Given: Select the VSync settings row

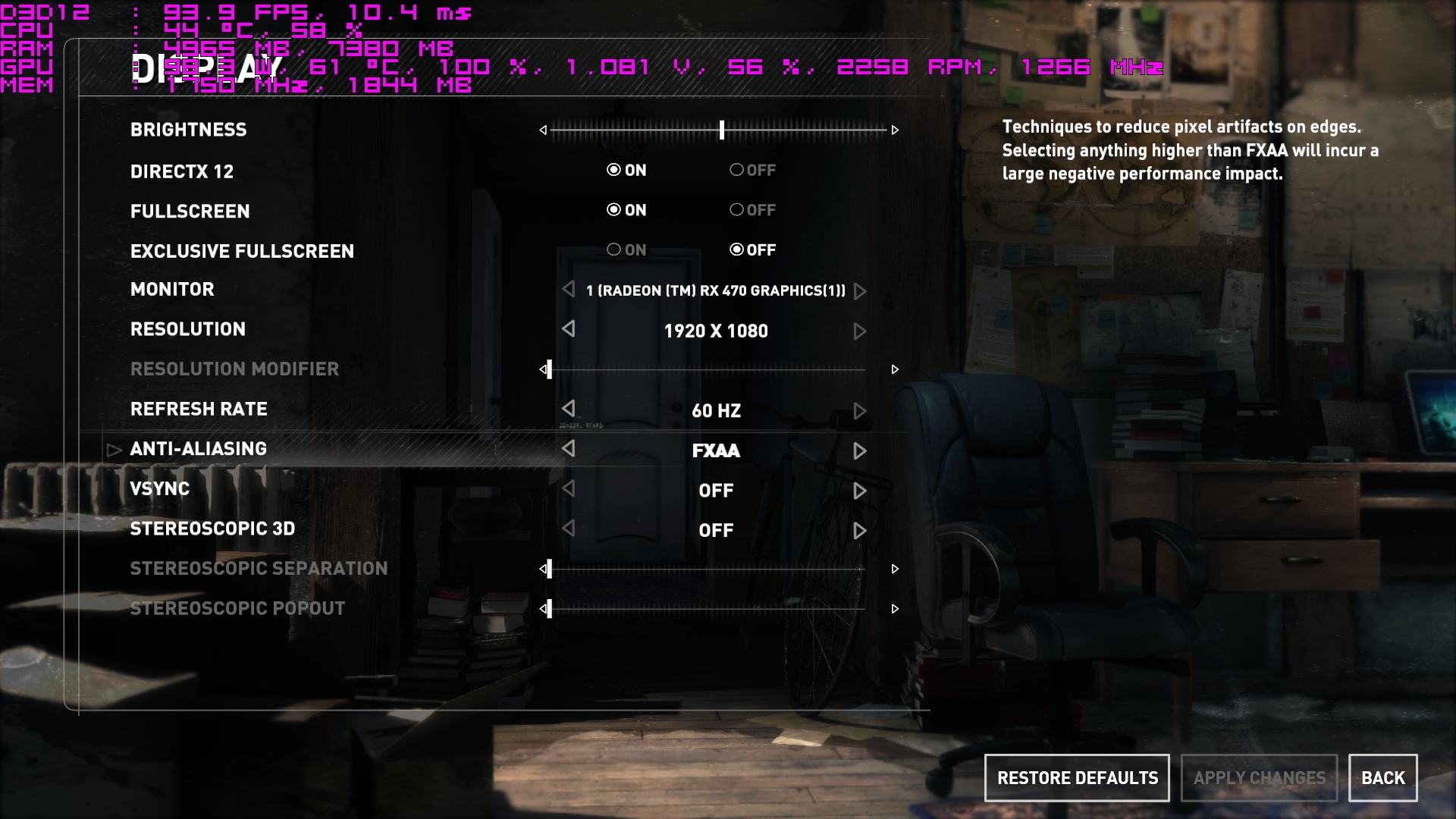Looking at the screenshot, I should (160, 489).
